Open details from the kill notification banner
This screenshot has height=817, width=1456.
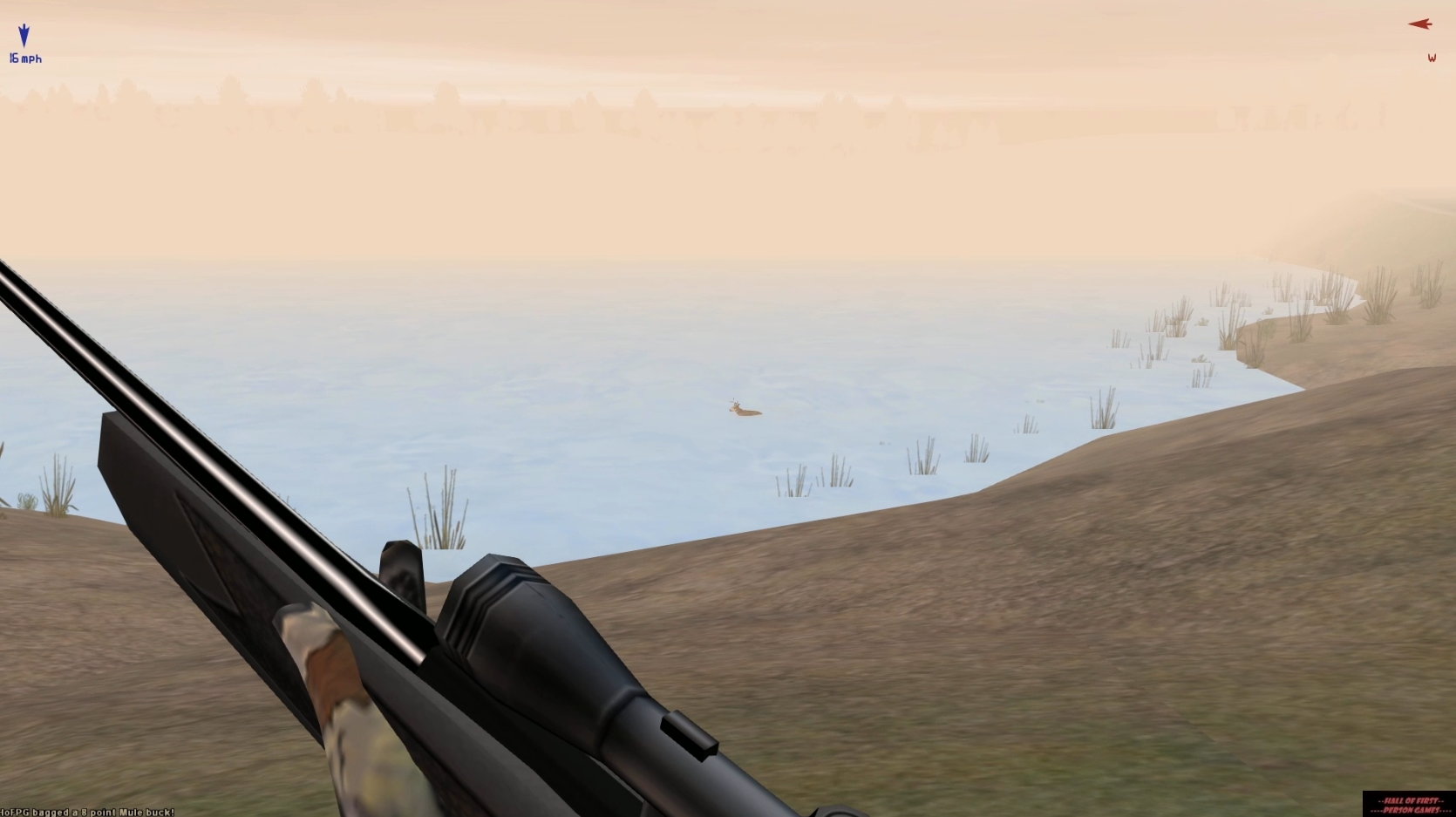87,810
